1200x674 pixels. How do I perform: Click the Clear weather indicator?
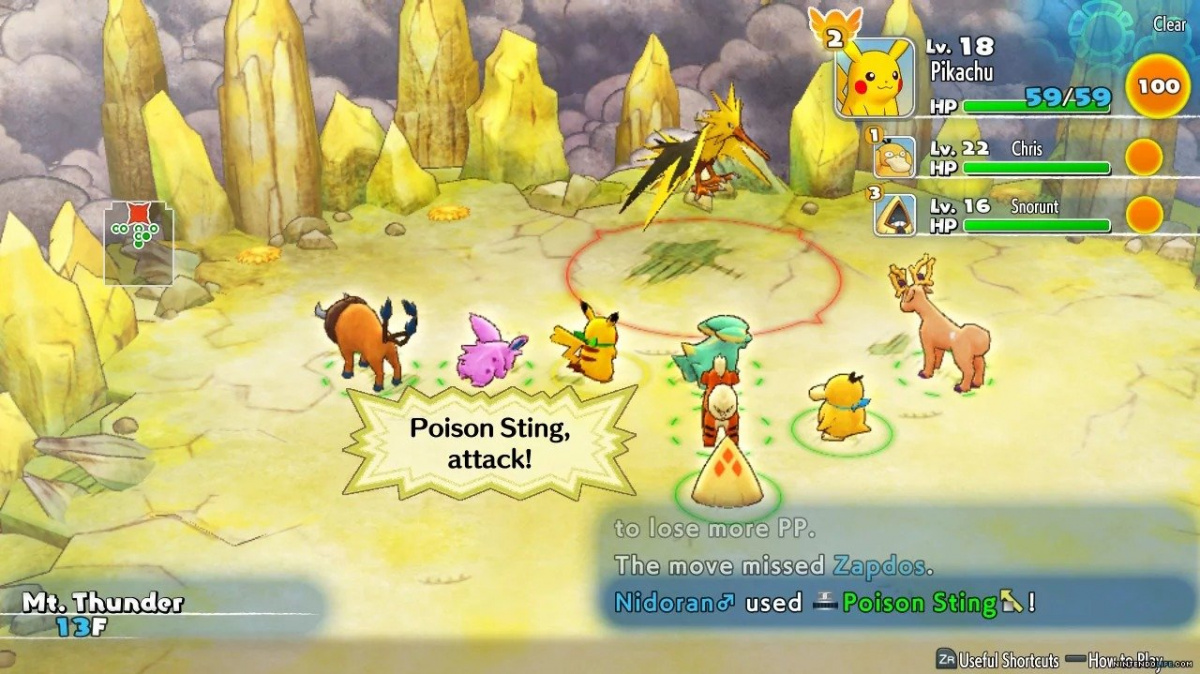point(1169,24)
